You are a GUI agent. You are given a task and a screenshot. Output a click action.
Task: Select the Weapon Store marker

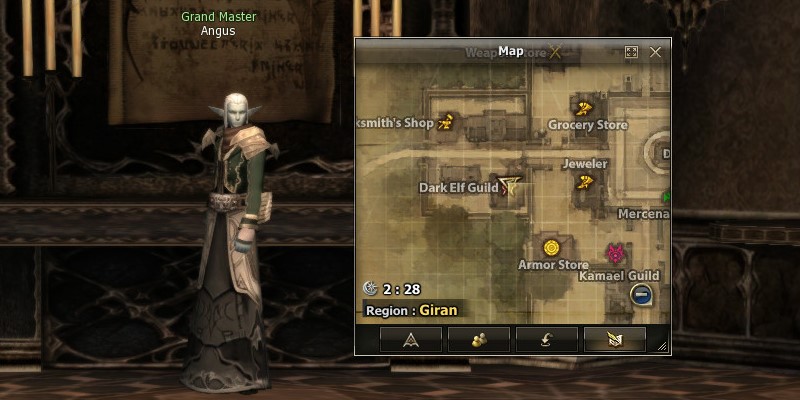(555, 52)
